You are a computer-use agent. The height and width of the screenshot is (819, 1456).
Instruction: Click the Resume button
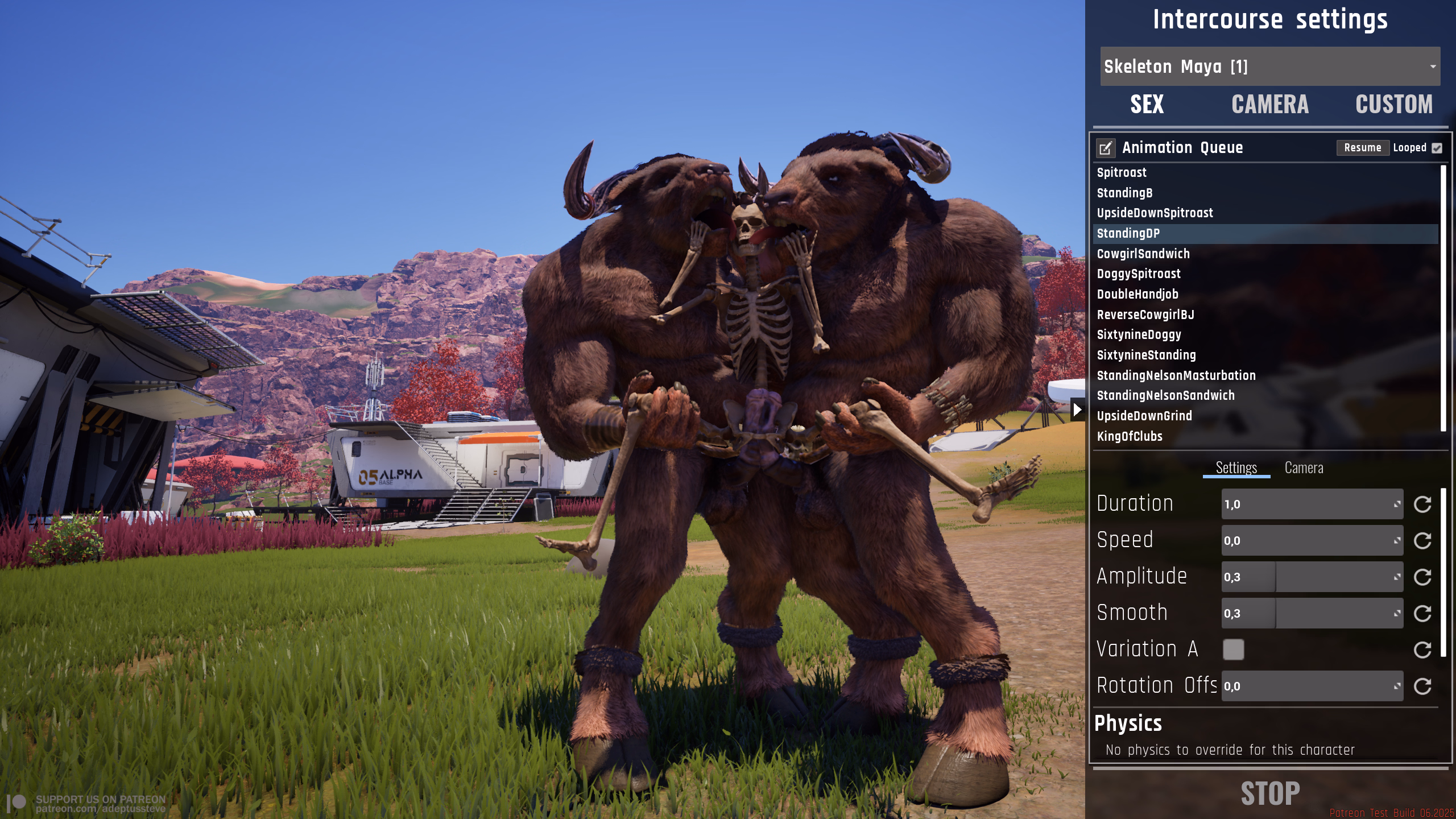tap(1362, 148)
